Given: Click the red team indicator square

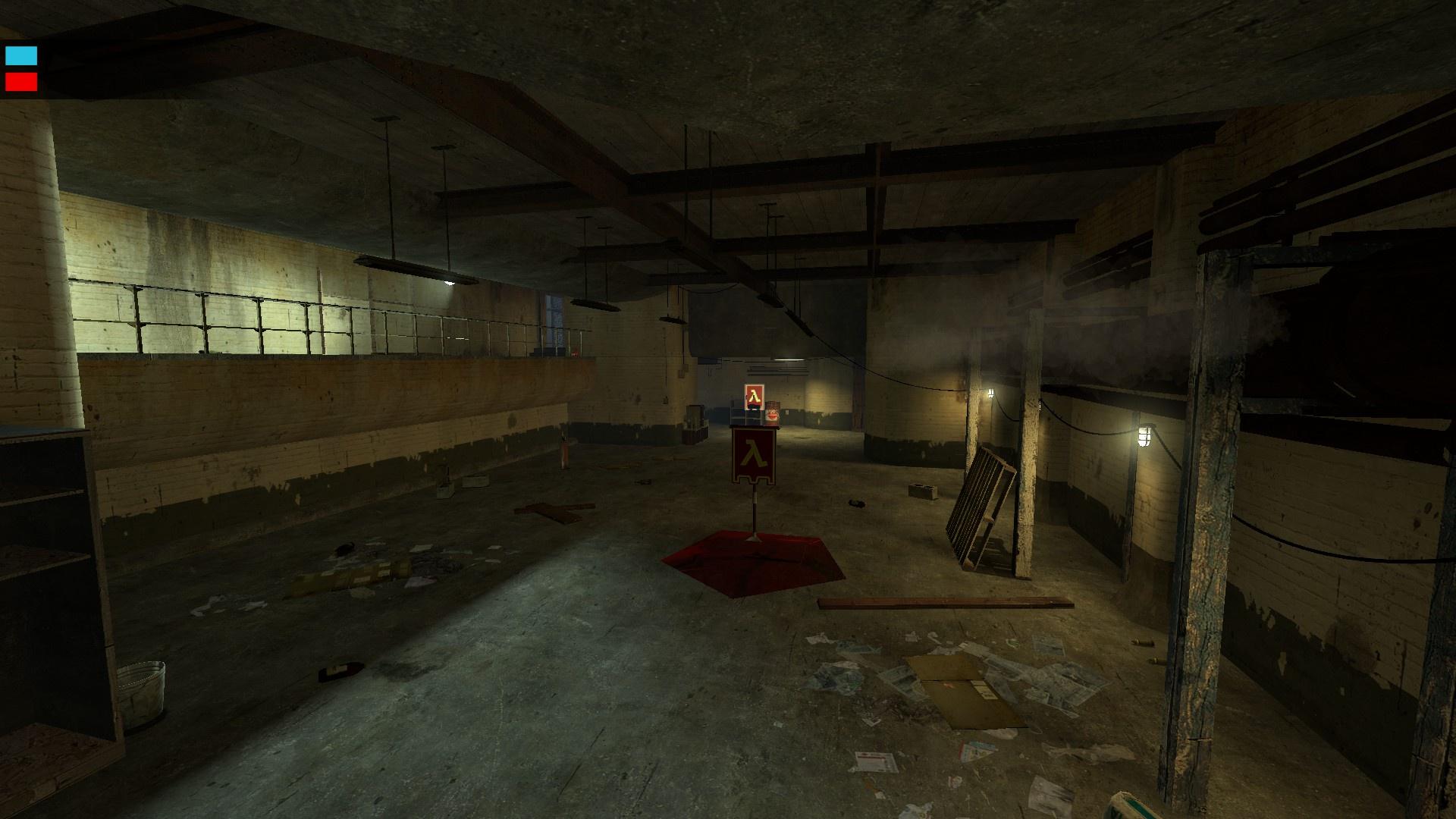Looking at the screenshot, I should click(x=21, y=81).
